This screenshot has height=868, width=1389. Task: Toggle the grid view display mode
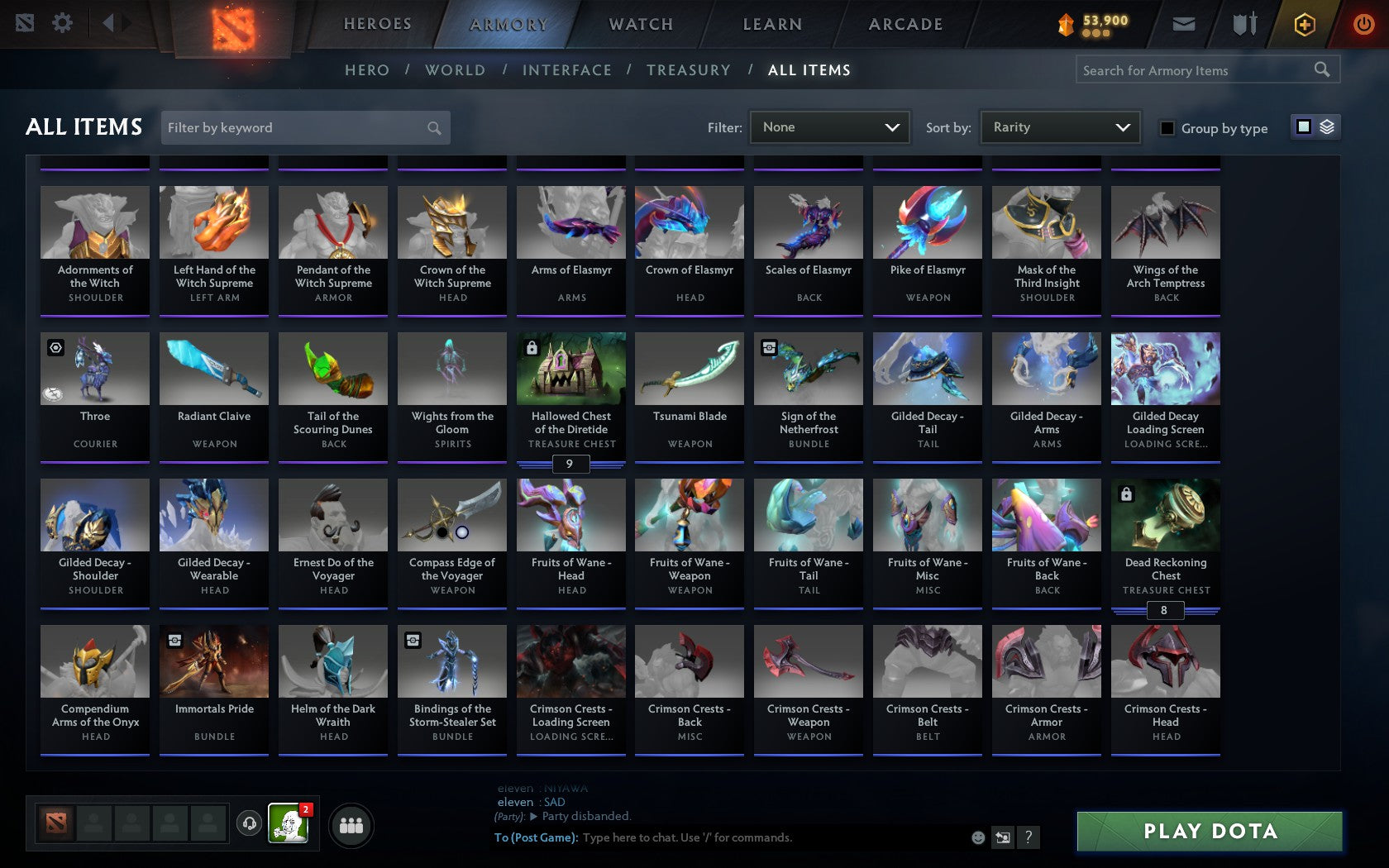pos(1304,127)
